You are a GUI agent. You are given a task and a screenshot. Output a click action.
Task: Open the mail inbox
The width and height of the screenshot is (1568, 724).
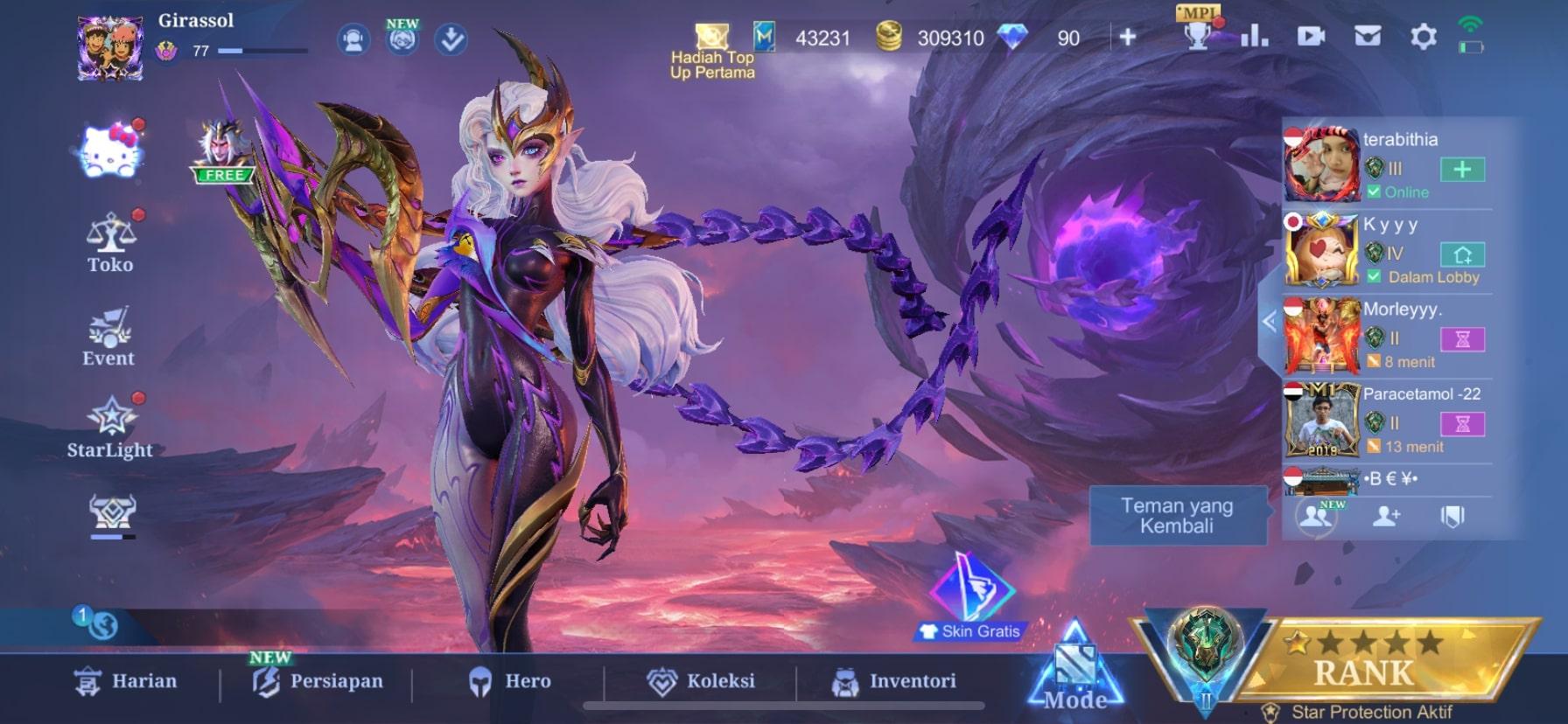coord(1367,36)
